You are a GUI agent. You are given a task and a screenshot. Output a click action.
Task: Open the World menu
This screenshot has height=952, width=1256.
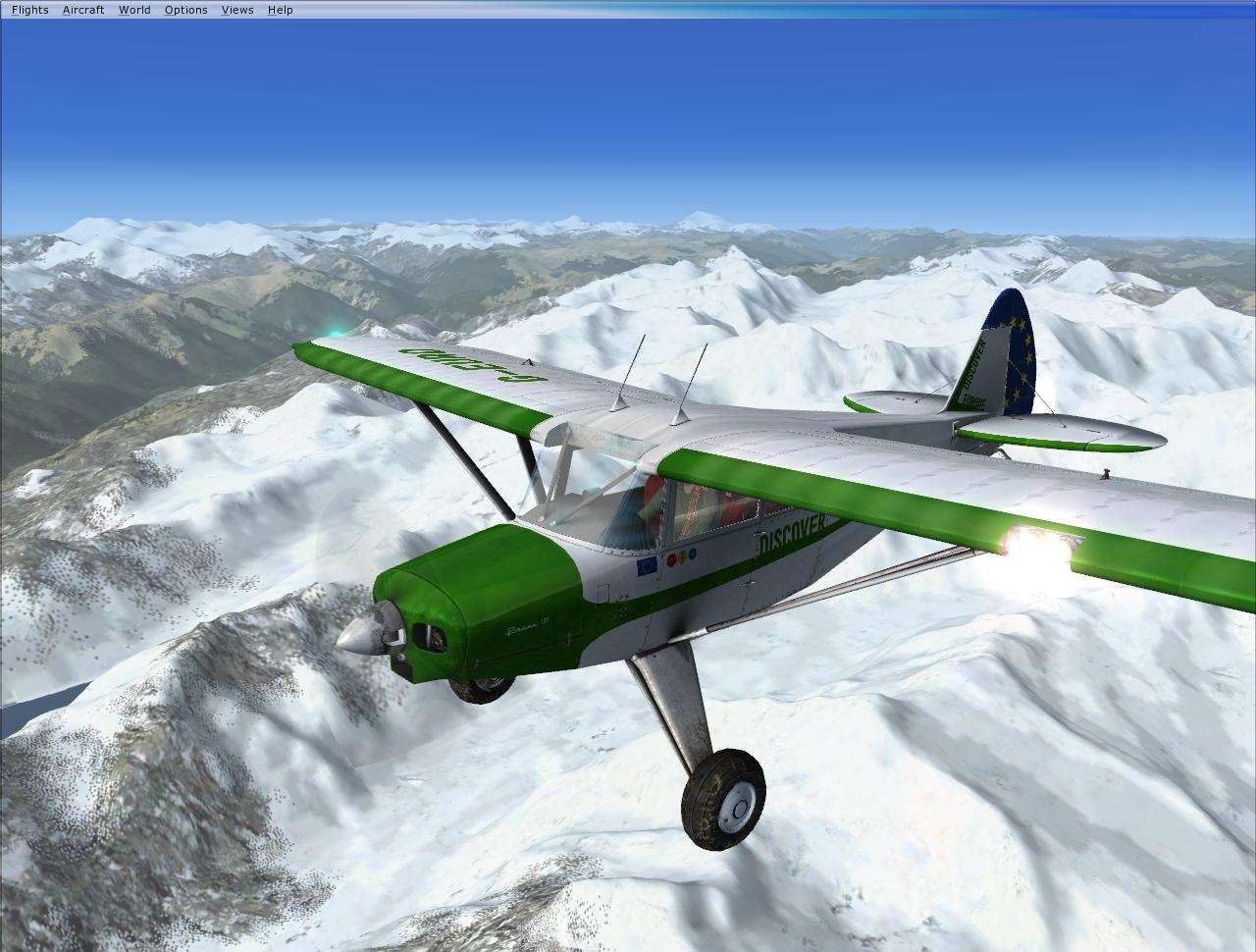tap(133, 9)
